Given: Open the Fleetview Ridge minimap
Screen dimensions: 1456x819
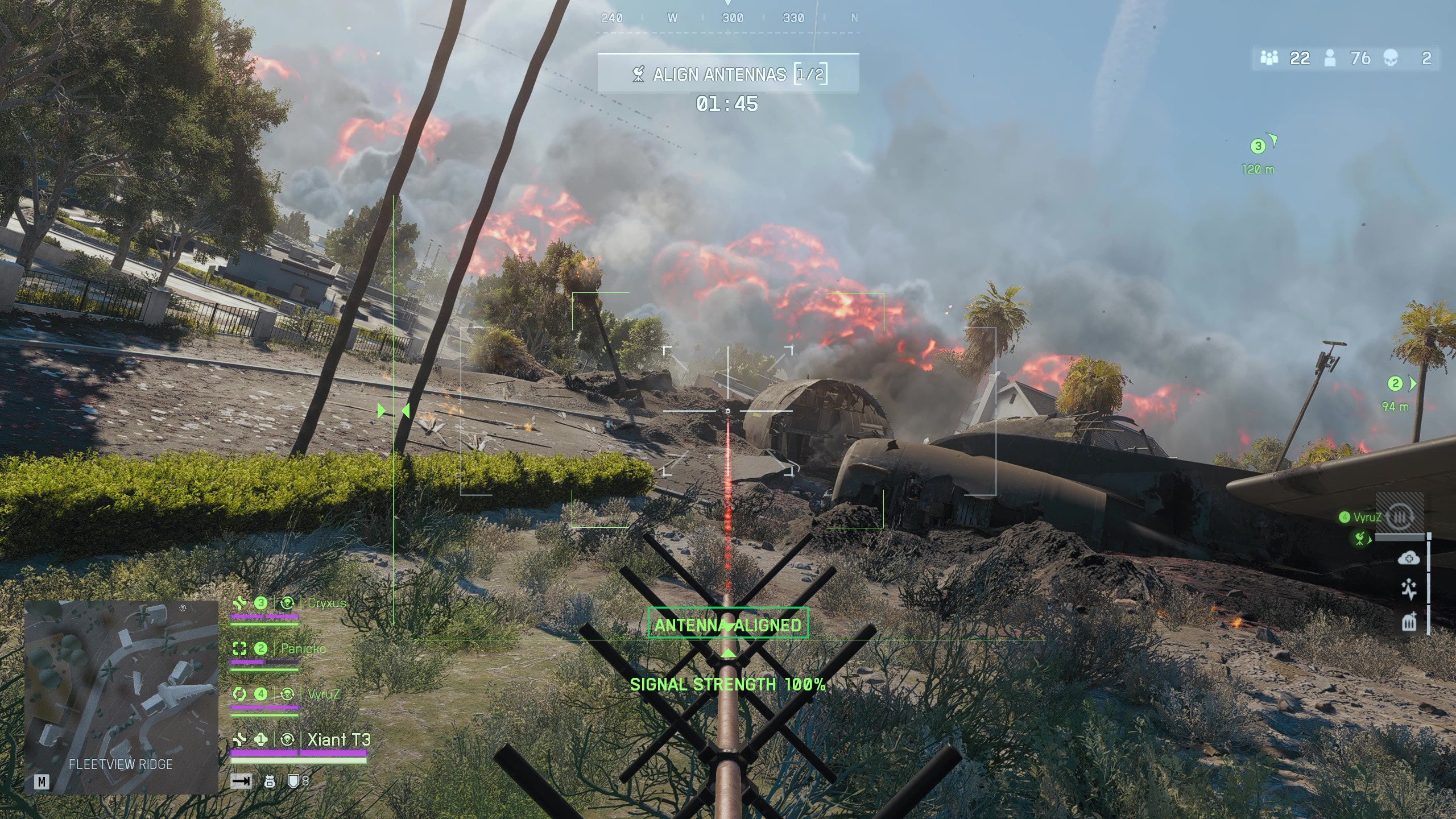Looking at the screenshot, I should tap(121, 696).
